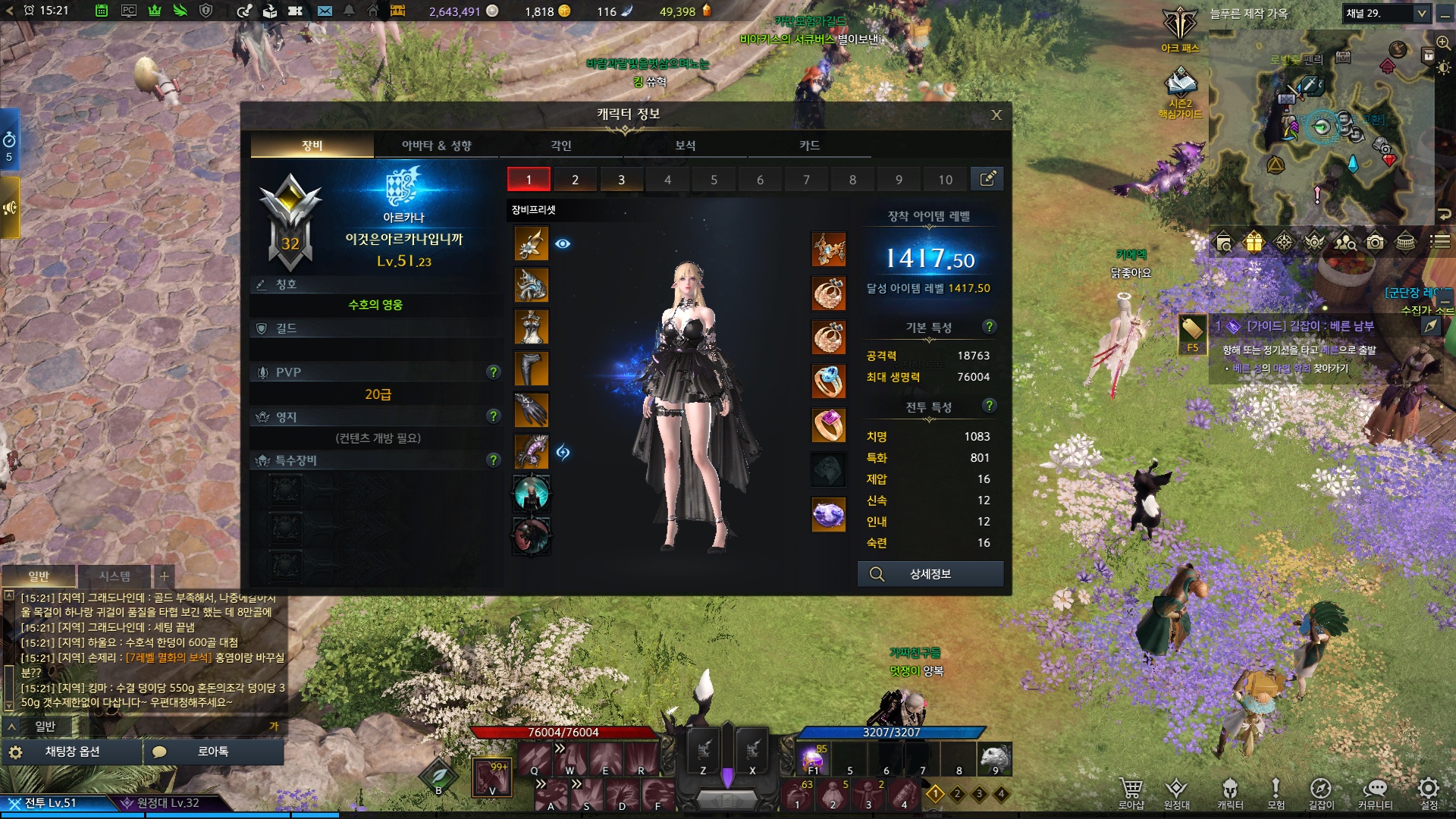Image resolution: width=1456 pixels, height=819 pixels.
Task: Select the gloves equipment slot
Action: click(x=532, y=410)
